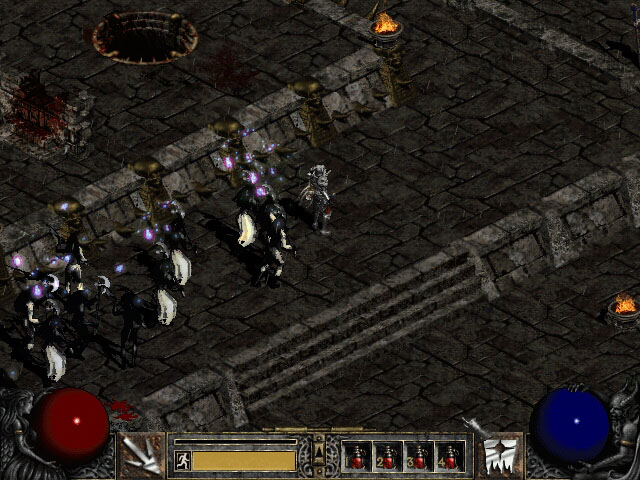
Task: Open the left mouse attack skill selector
Action: tap(142, 456)
